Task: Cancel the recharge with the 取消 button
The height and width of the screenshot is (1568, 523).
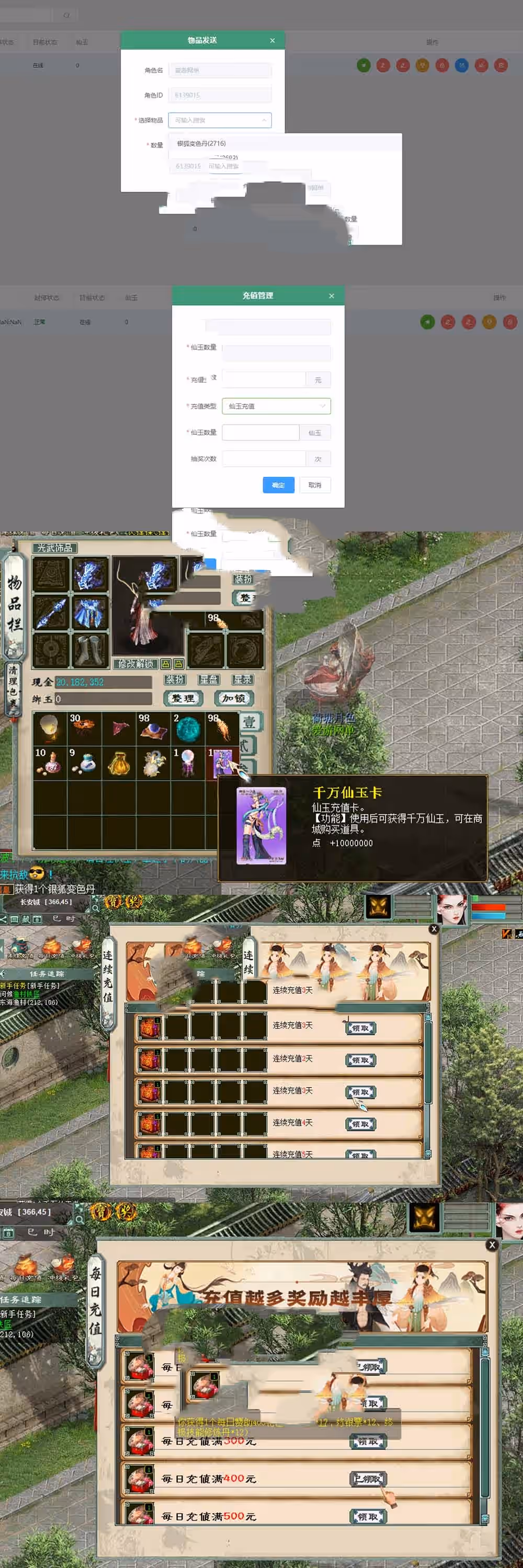Action: (315, 485)
